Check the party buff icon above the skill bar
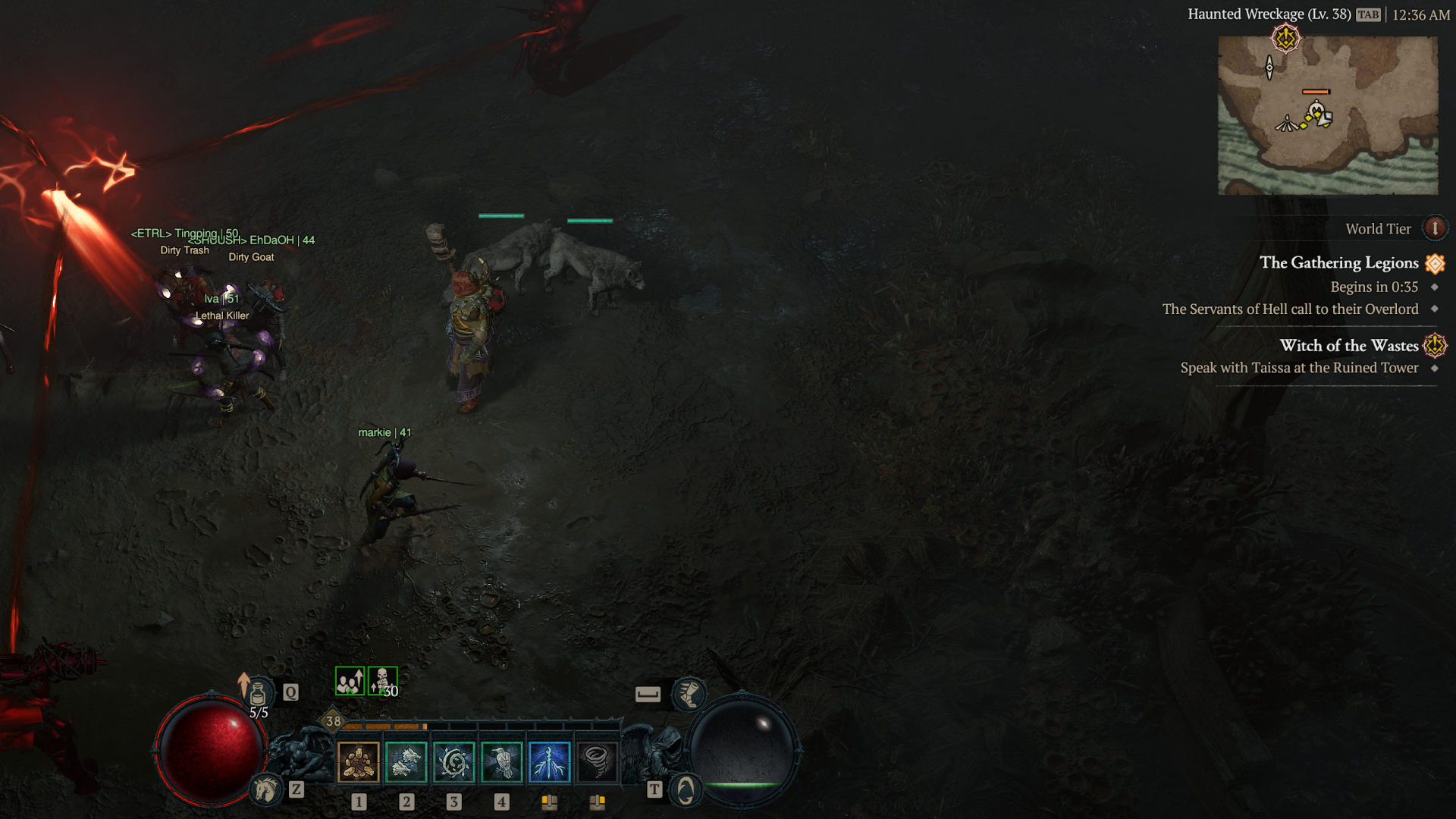 349,681
